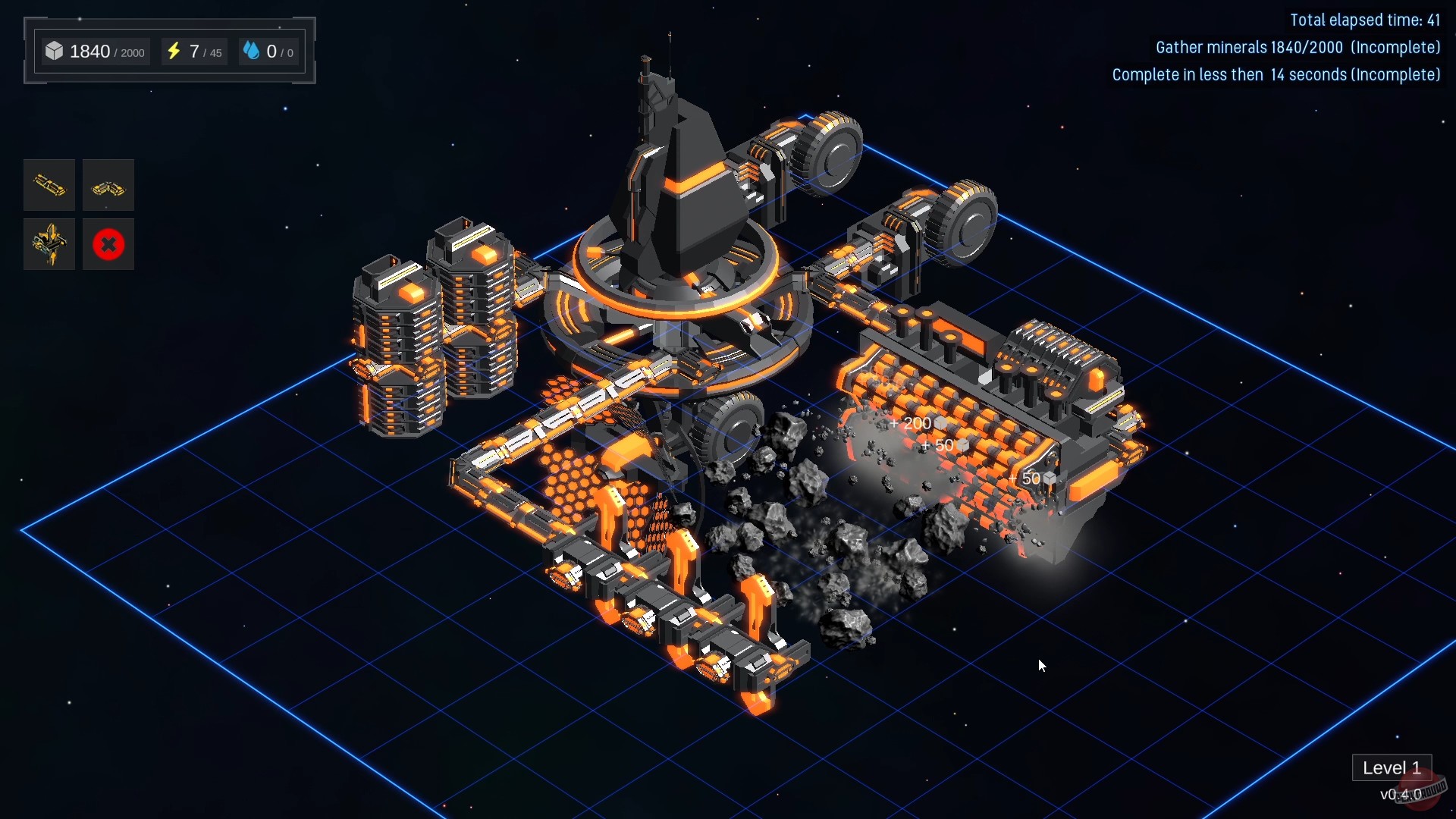Select the straight conveyor belt build tool
This screenshot has width=1456, height=819.
pos(49,185)
